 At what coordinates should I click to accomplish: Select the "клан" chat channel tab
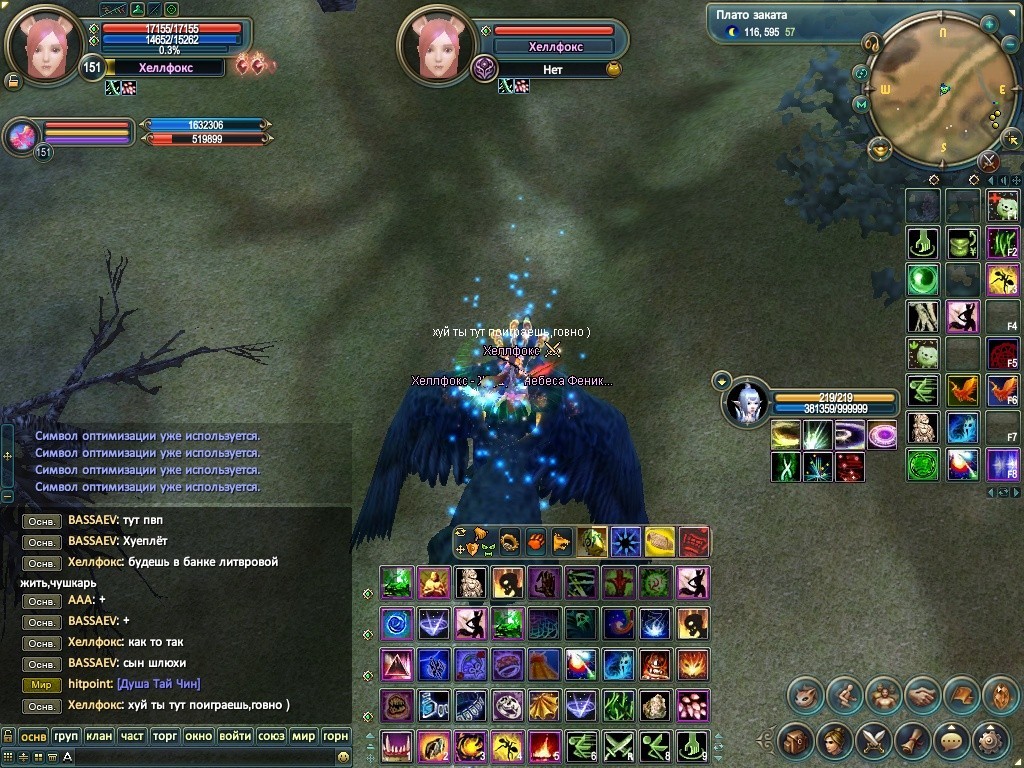(99, 736)
